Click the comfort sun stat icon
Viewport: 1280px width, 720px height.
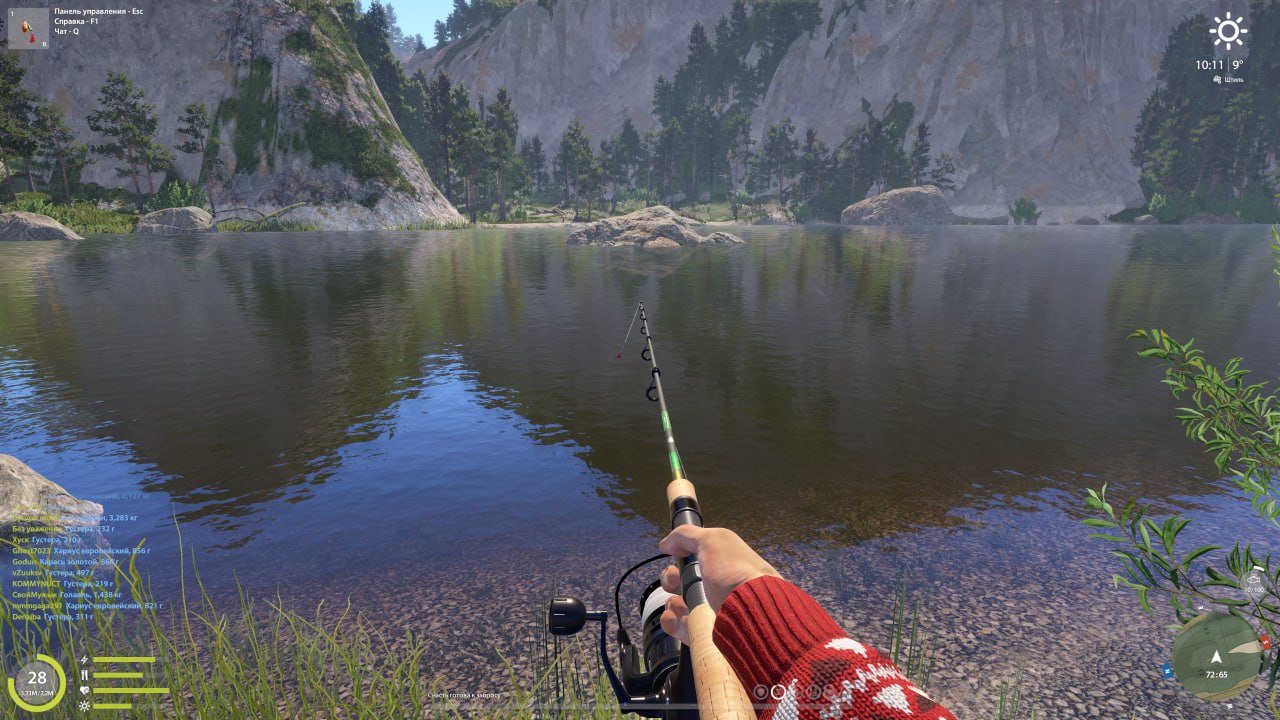84,706
